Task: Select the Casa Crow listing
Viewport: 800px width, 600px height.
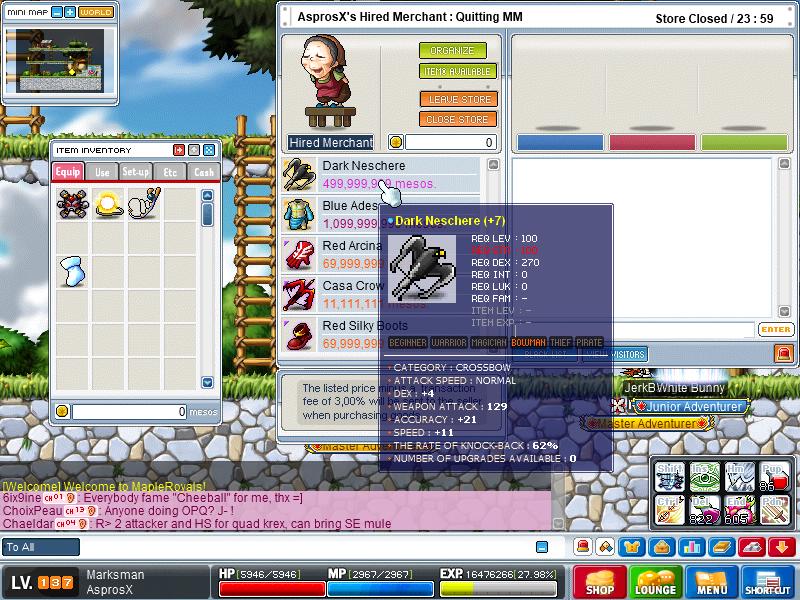Action: [352, 294]
